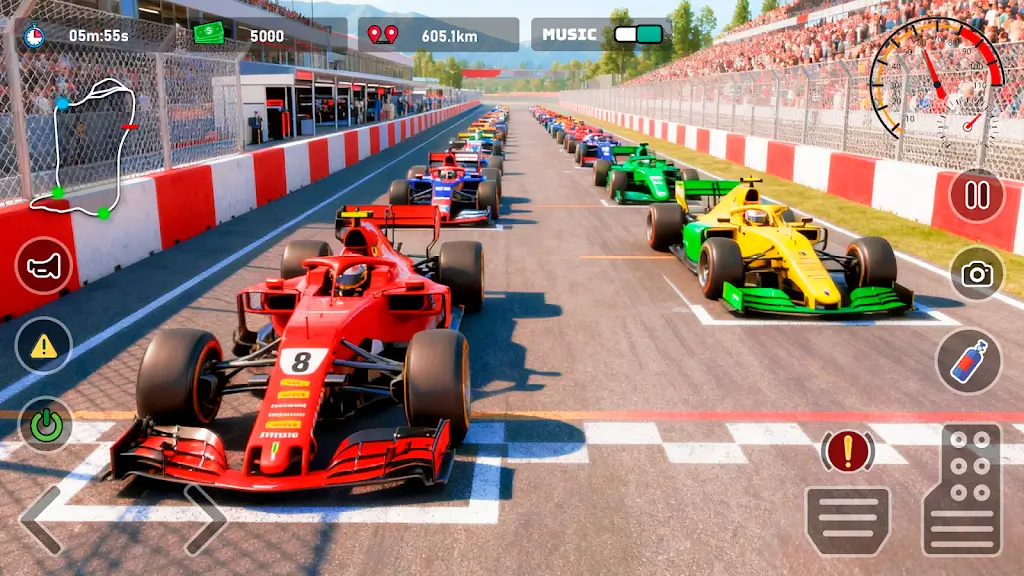Step on the brake pedal
Image resolution: width=1024 pixels, height=576 pixels.
click(847, 520)
